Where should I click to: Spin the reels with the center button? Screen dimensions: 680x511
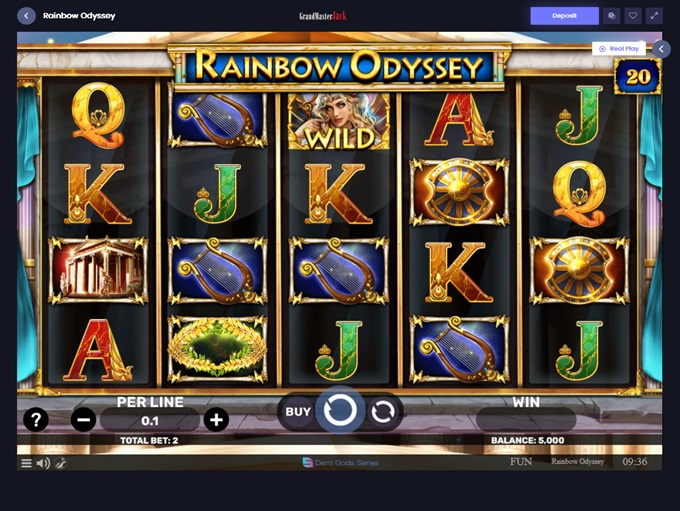click(340, 410)
